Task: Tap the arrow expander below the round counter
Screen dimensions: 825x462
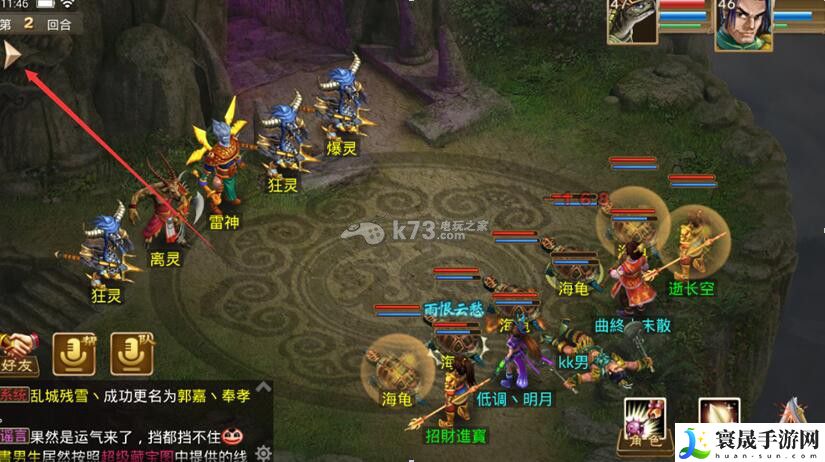Action: 14,55
